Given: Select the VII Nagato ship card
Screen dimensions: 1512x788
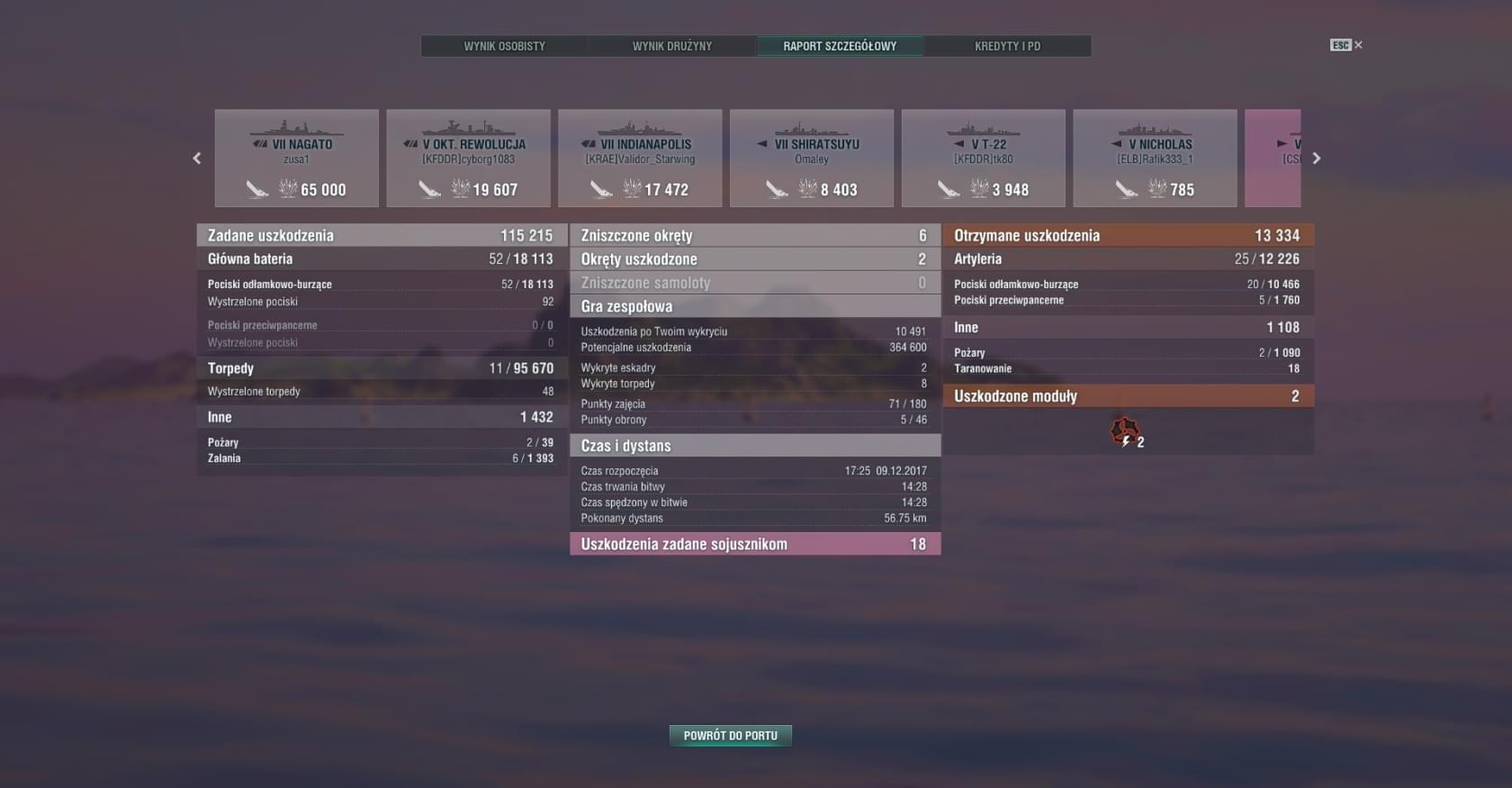Looking at the screenshot, I should tap(296, 159).
